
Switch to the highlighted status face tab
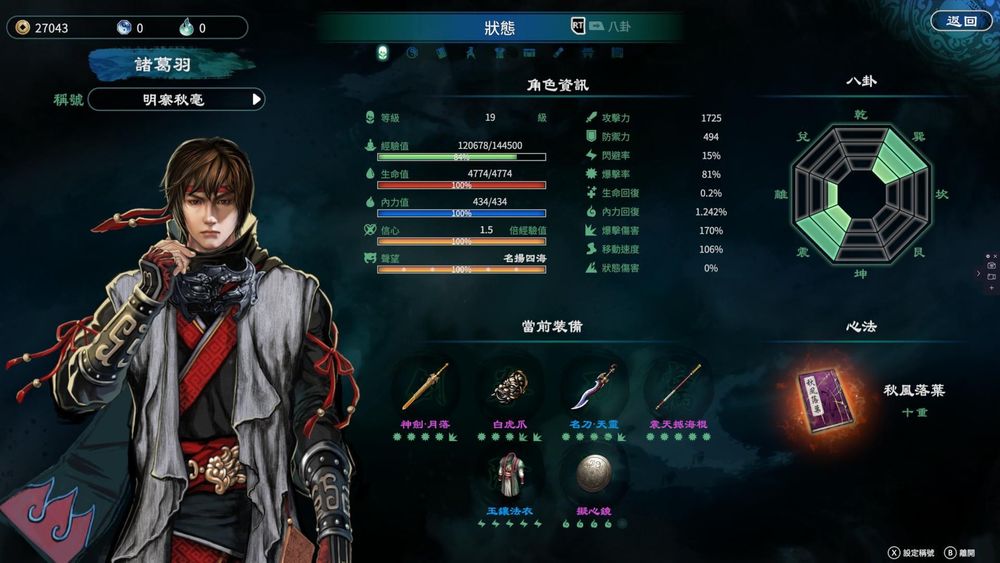pyautogui.click(x=382, y=53)
